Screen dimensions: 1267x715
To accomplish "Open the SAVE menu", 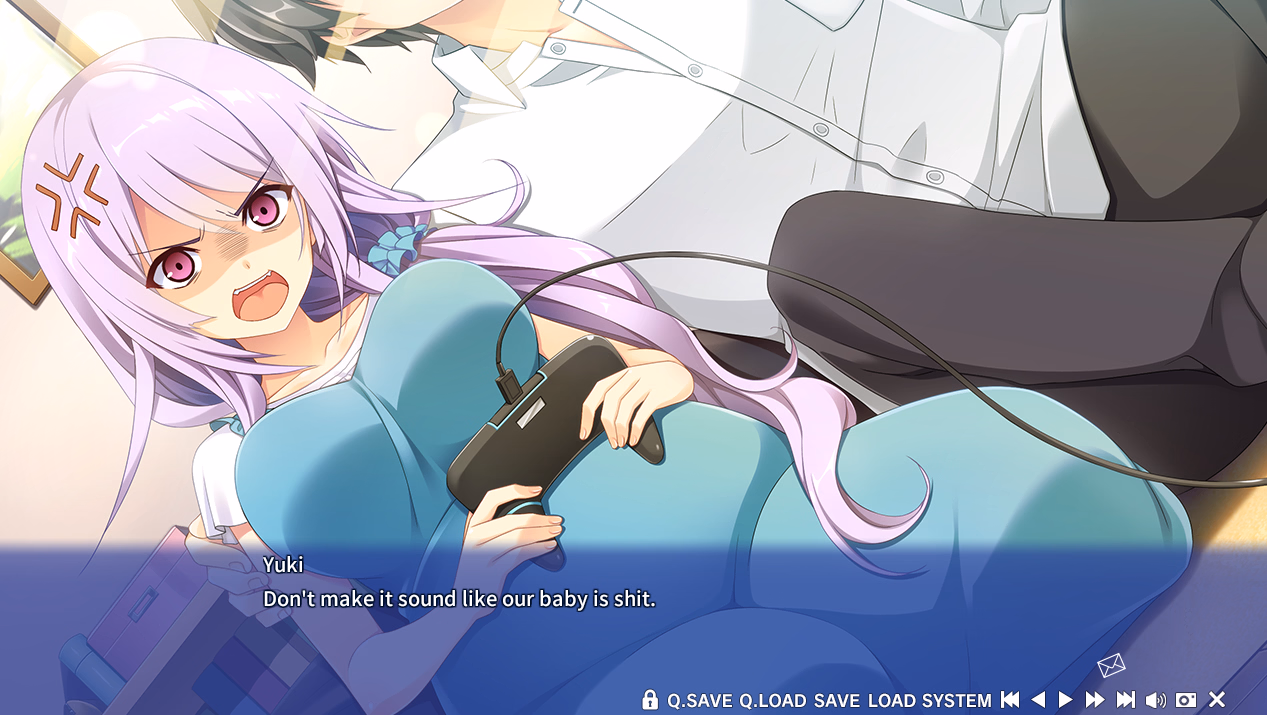I will point(836,701).
